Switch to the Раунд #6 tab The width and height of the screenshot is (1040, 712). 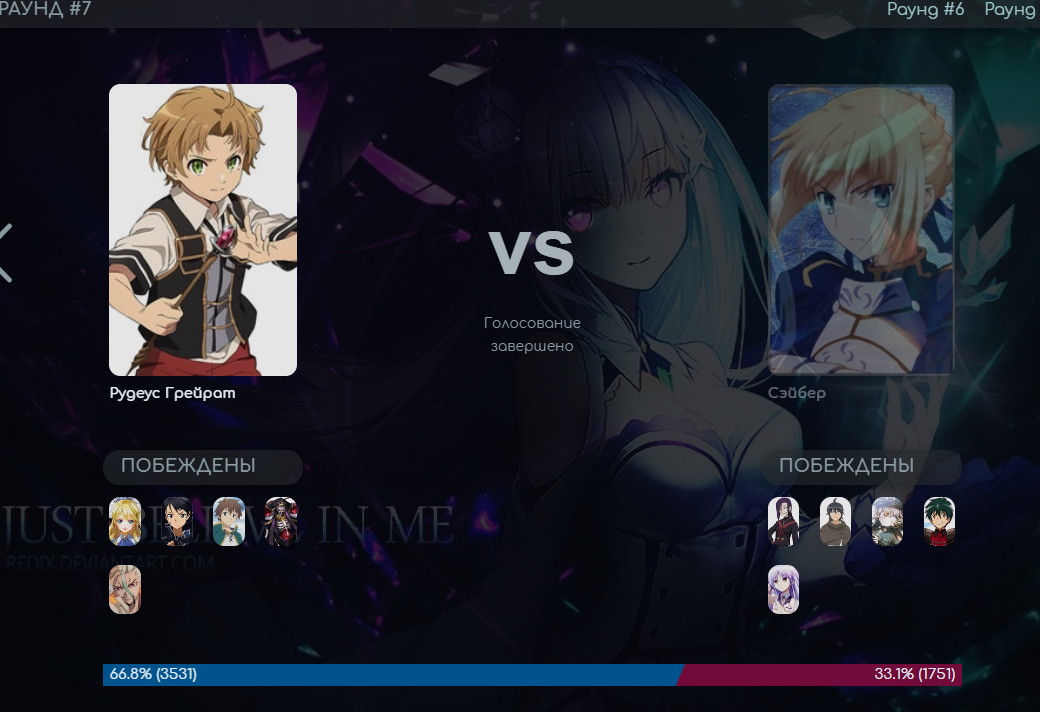[925, 10]
